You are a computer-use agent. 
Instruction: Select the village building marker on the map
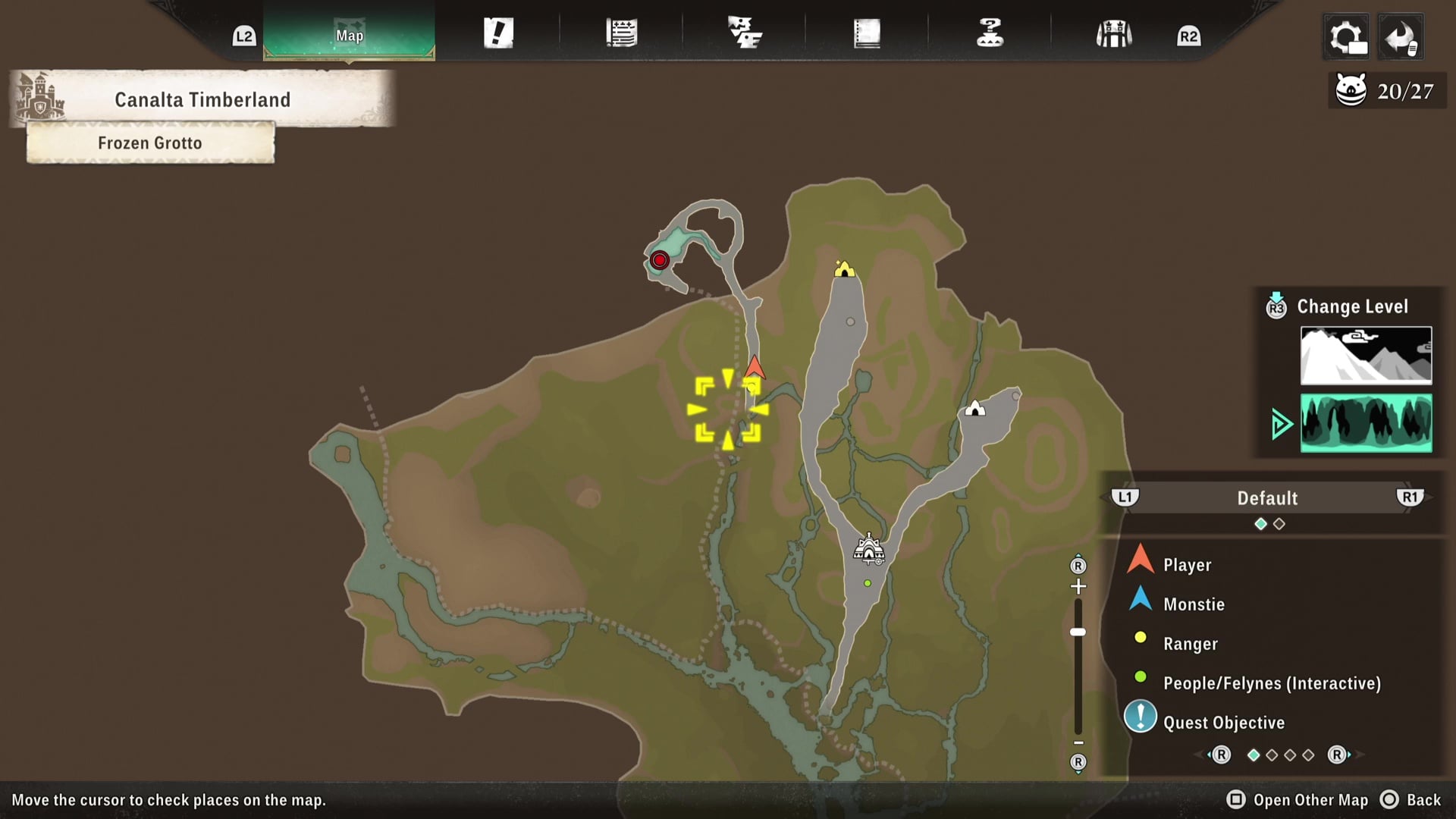point(868,549)
